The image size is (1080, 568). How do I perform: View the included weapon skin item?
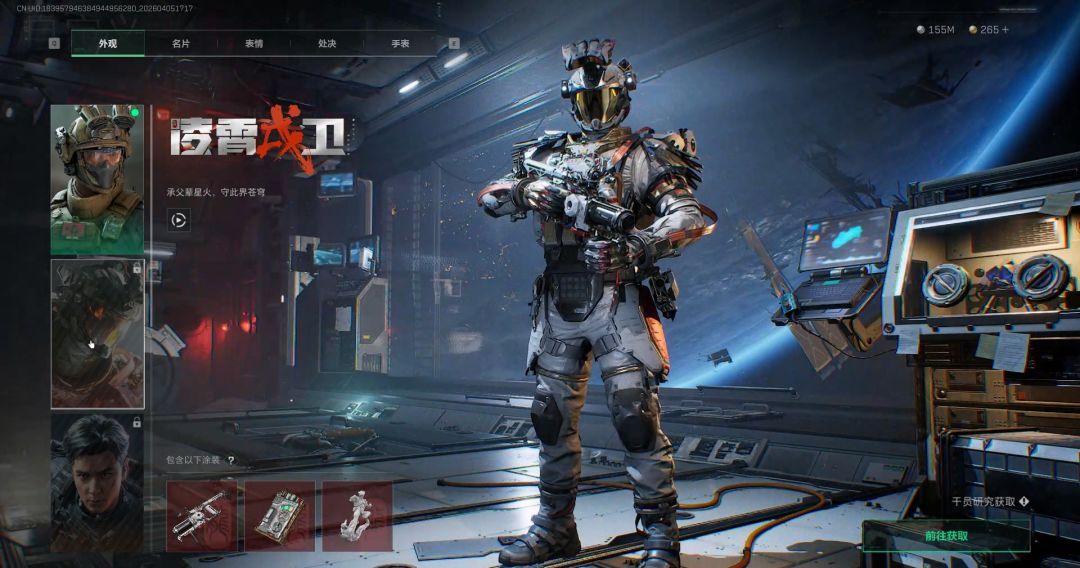click(x=201, y=516)
